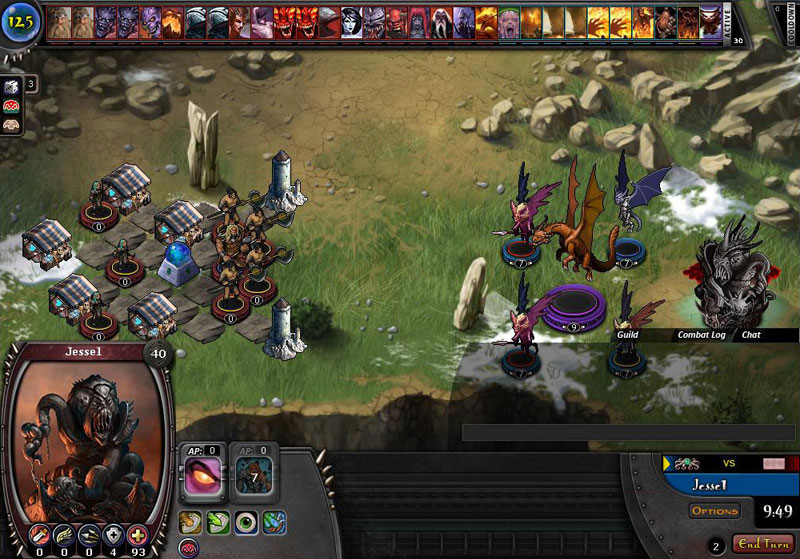Click the blue feather ability icon
Image resolution: width=800 pixels, height=559 pixels.
[275, 521]
